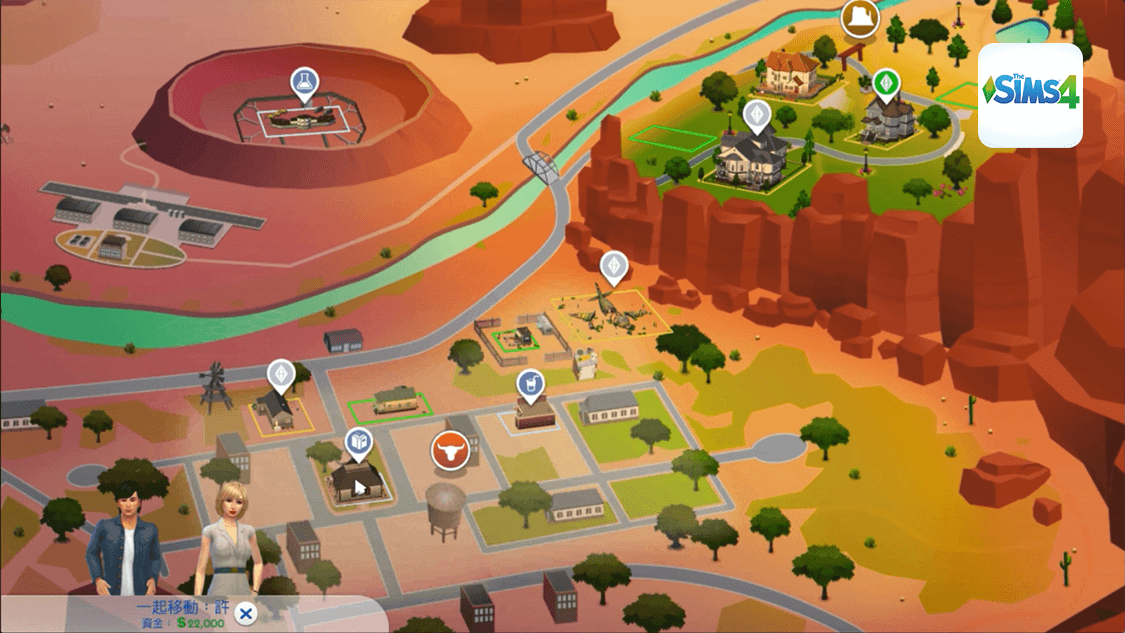
Task: Open the brown mesa neighborhood marker
Action: pos(860,17)
